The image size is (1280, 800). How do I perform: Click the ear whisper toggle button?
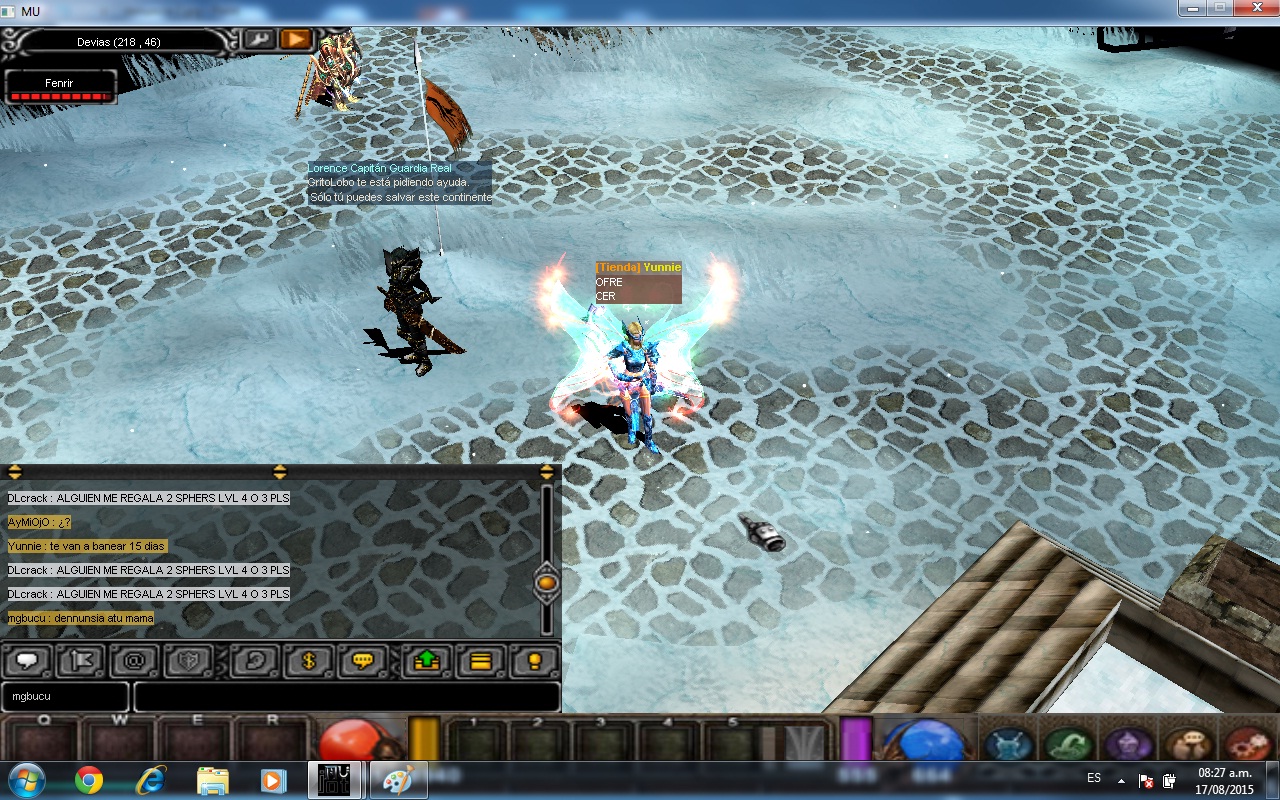click(255, 661)
